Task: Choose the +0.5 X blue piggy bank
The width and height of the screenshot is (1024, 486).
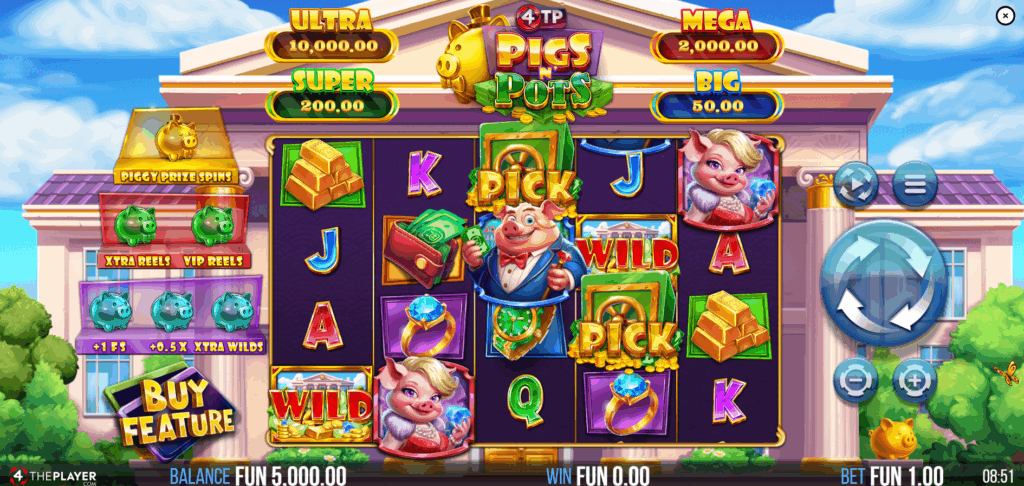Action: 169,311
